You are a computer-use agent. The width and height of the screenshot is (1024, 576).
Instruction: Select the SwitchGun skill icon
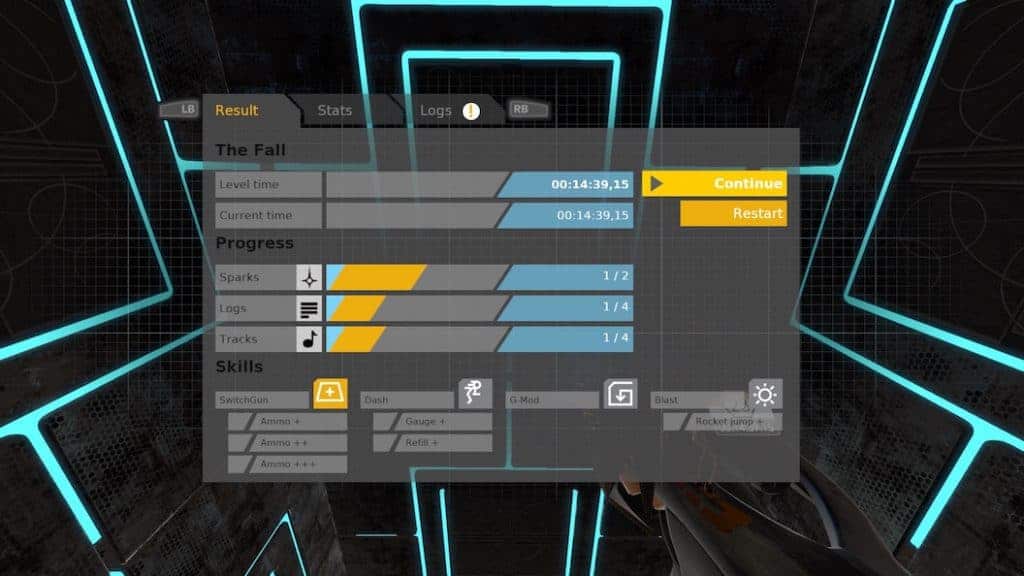[330, 394]
